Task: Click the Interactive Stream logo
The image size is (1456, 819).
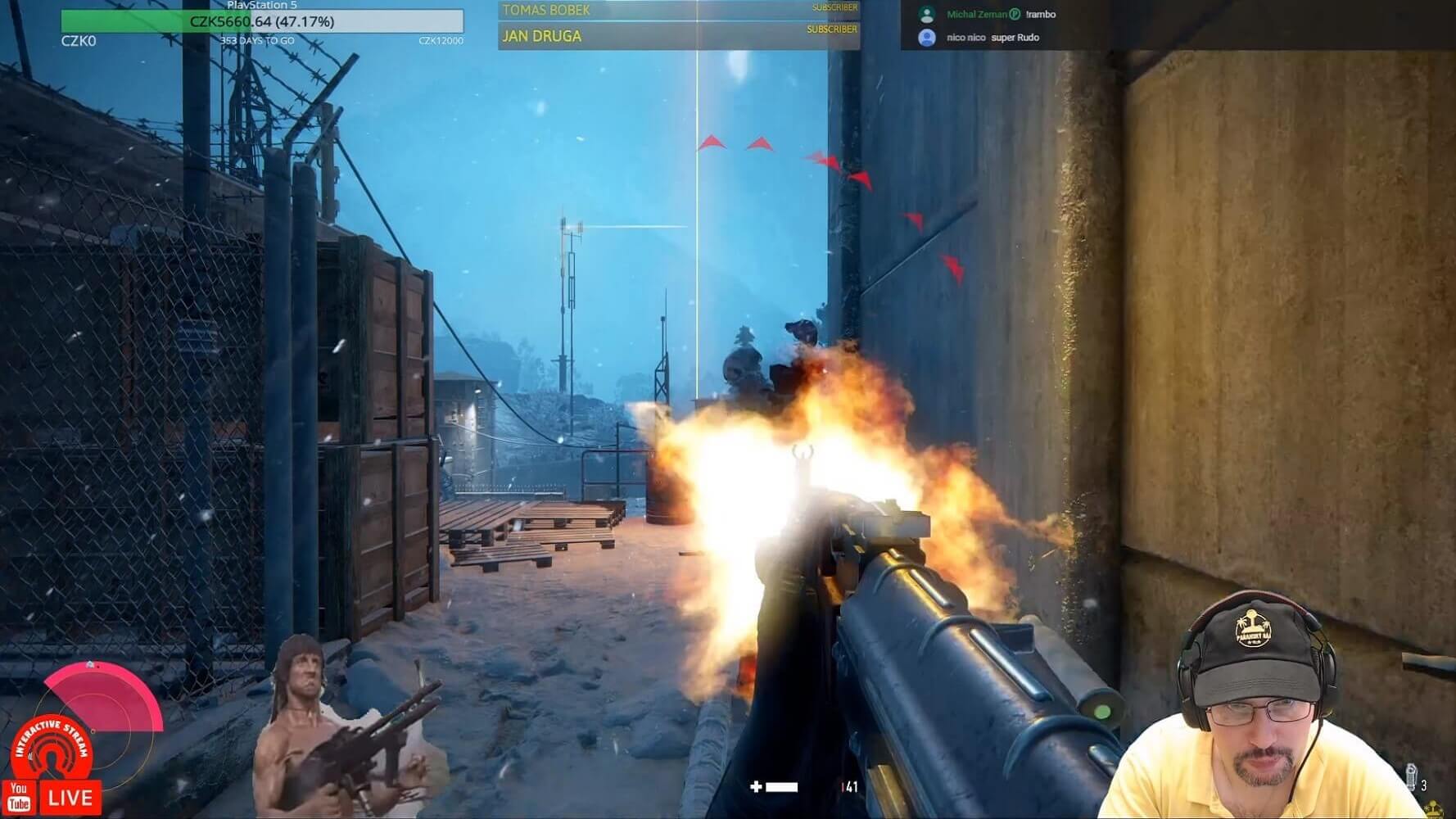Action: pyautogui.click(x=52, y=747)
